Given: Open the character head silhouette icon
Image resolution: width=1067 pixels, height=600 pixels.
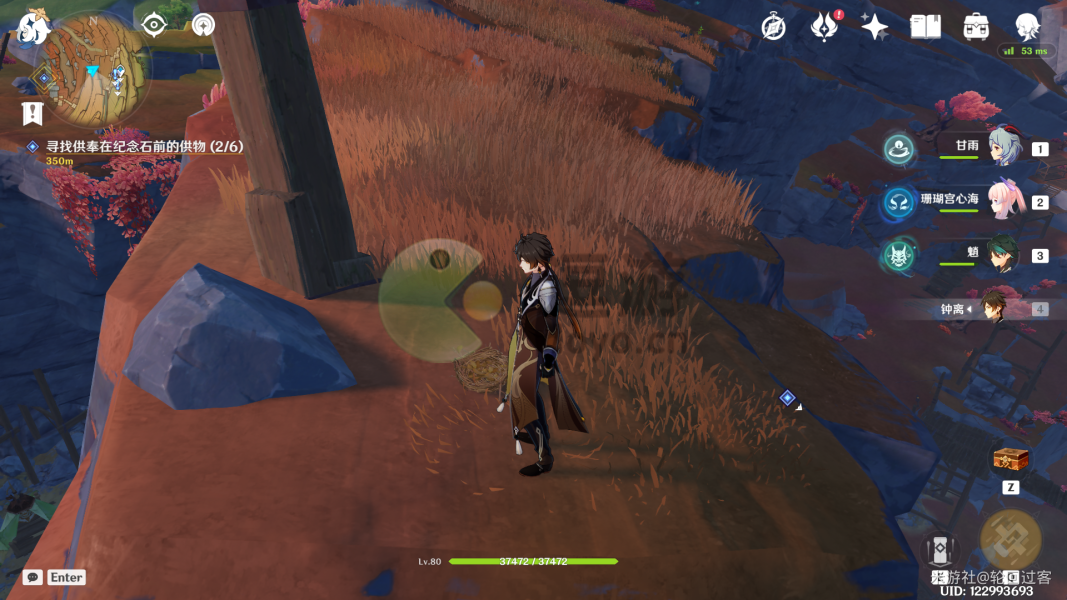Looking at the screenshot, I should click(x=1027, y=27).
